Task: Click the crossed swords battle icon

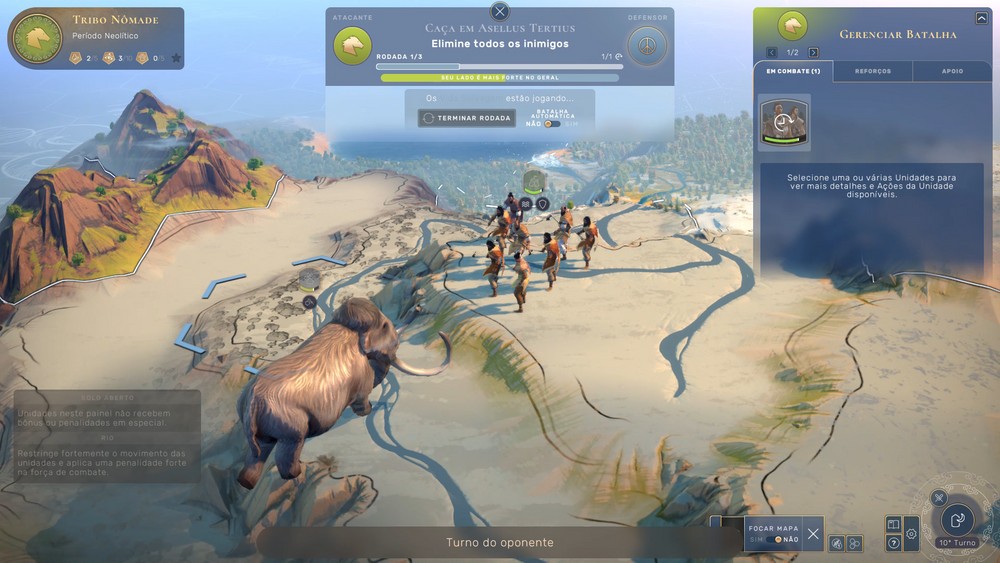Action: pos(938,497)
